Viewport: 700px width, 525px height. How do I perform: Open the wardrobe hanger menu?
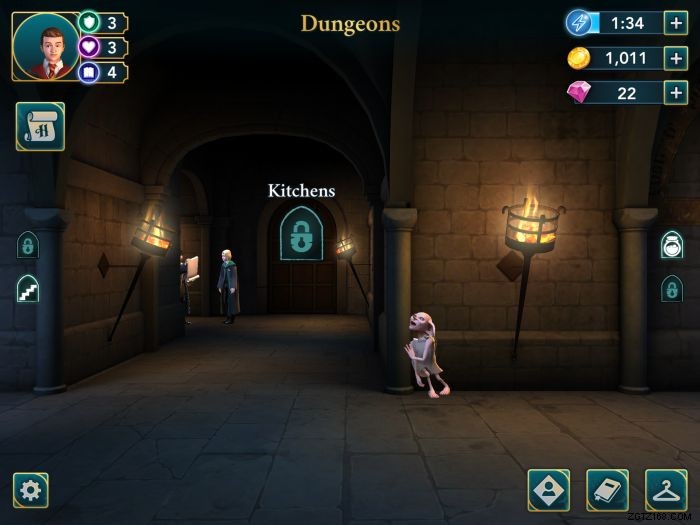coord(666,490)
